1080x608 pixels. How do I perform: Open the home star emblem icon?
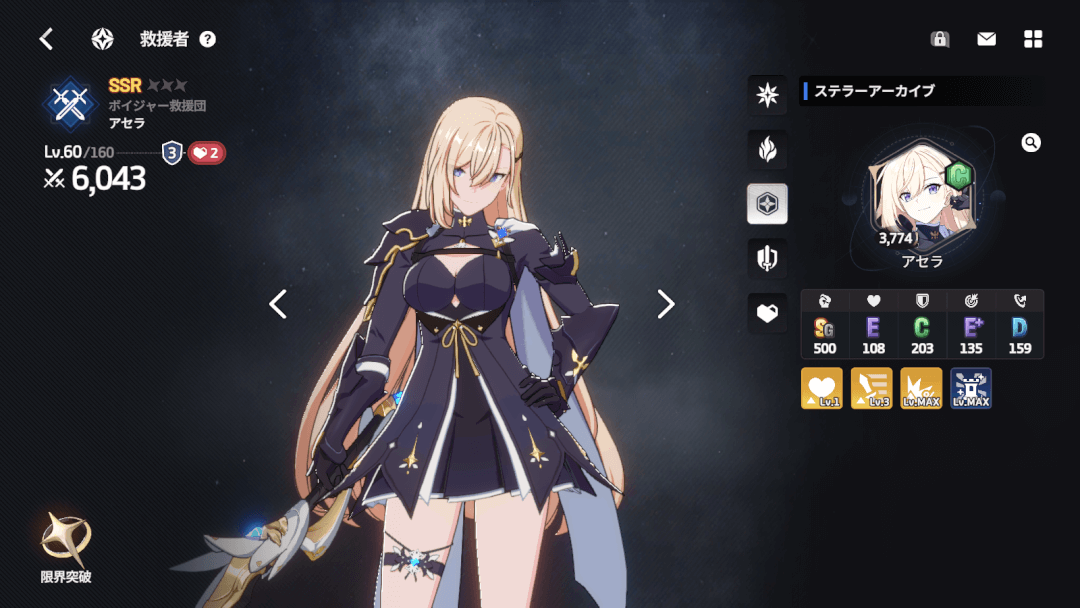[102, 39]
